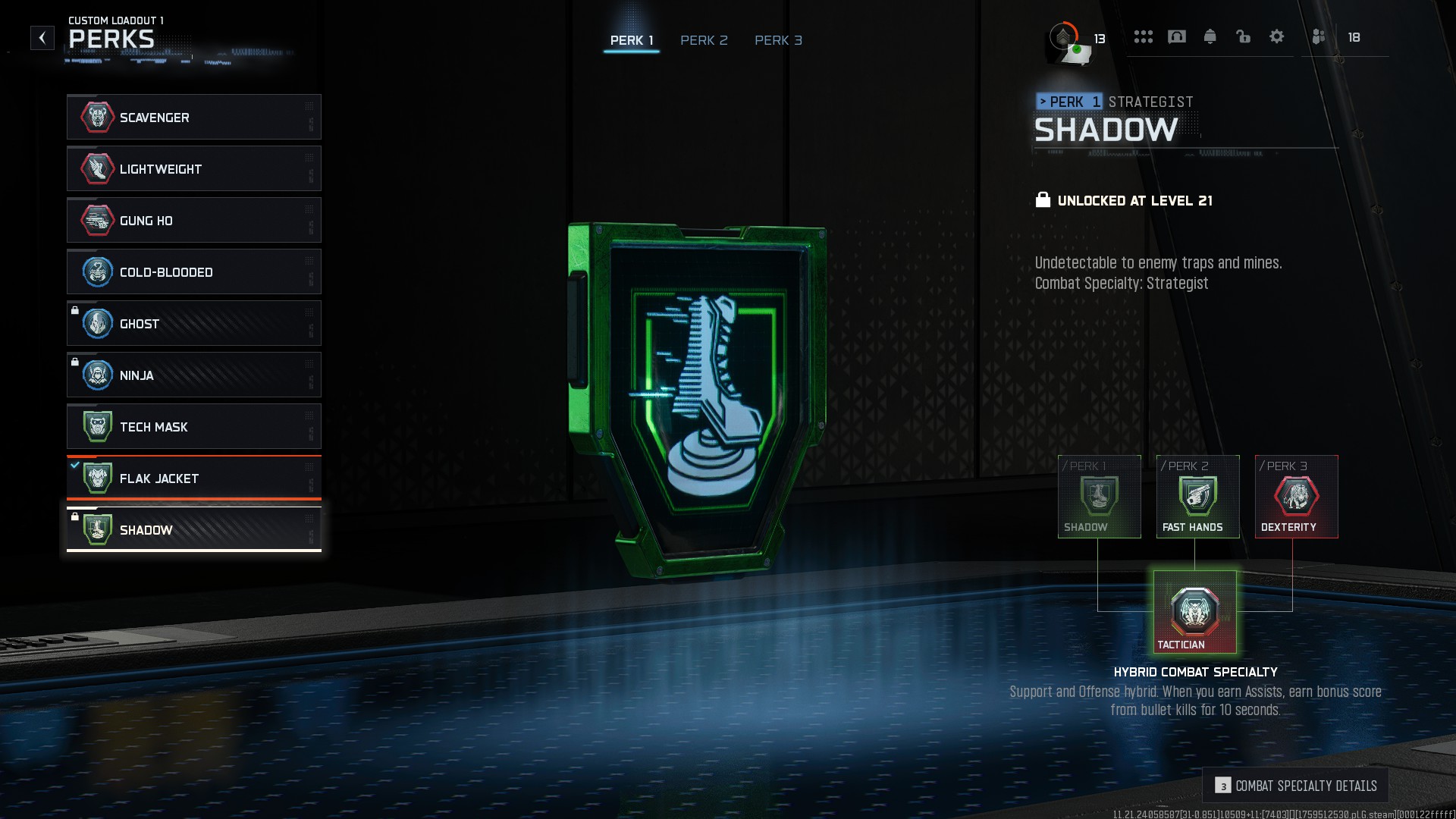This screenshot has height=819, width=1456.
Task: Select the Scavenger perk icon
Action: (x=97, y=118)
